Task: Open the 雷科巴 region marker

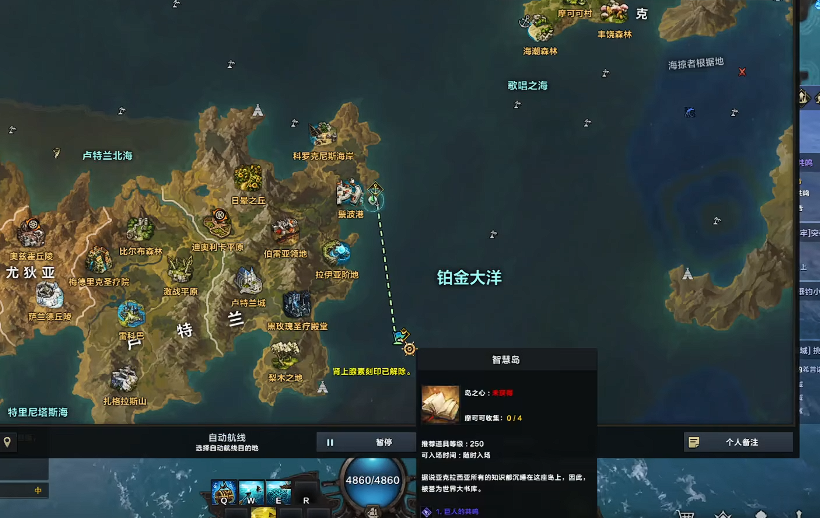Action: coord(131,314)
